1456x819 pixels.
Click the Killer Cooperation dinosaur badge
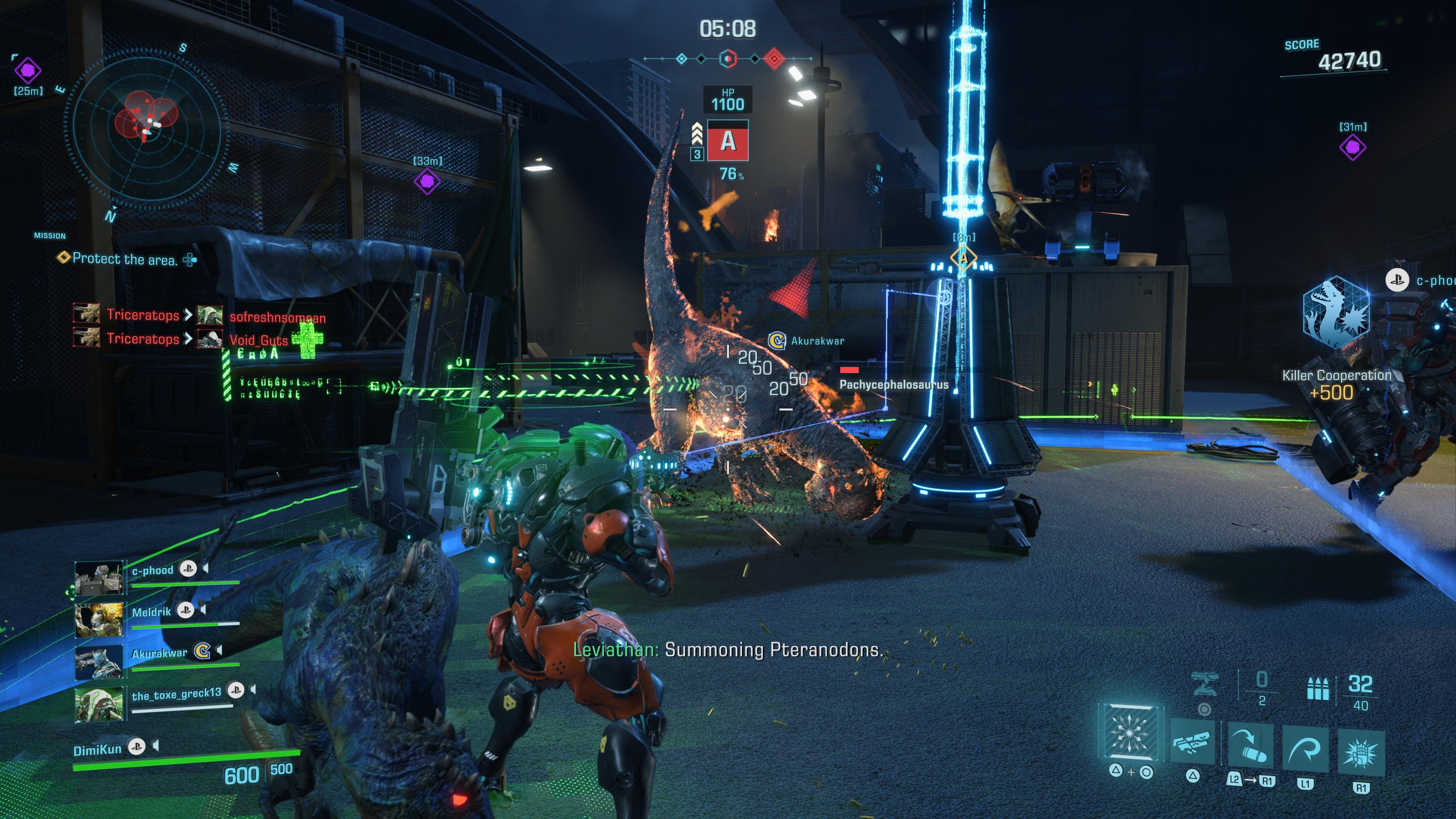tap(1336, 312)
